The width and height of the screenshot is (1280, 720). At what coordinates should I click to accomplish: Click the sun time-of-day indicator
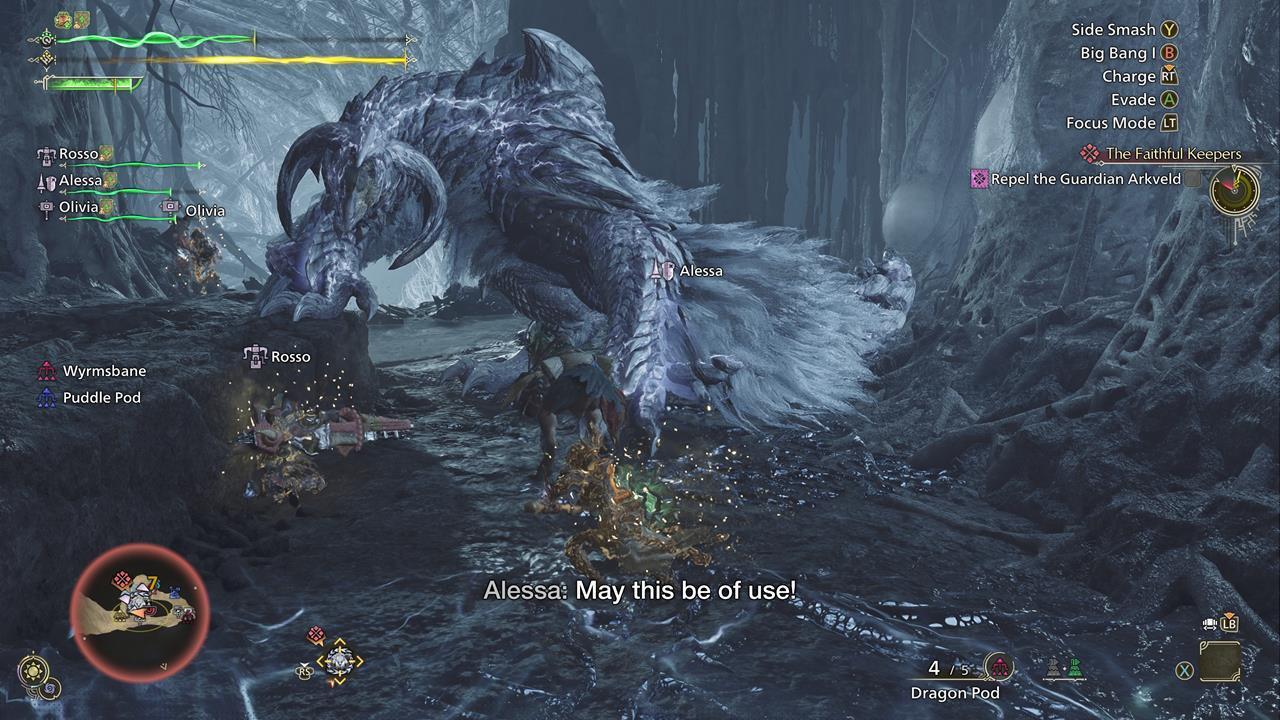[x=32, y=669]
